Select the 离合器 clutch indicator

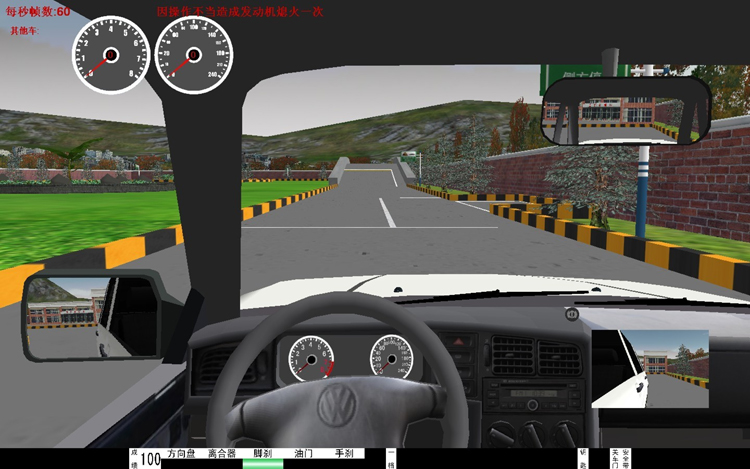coord(222,454)
